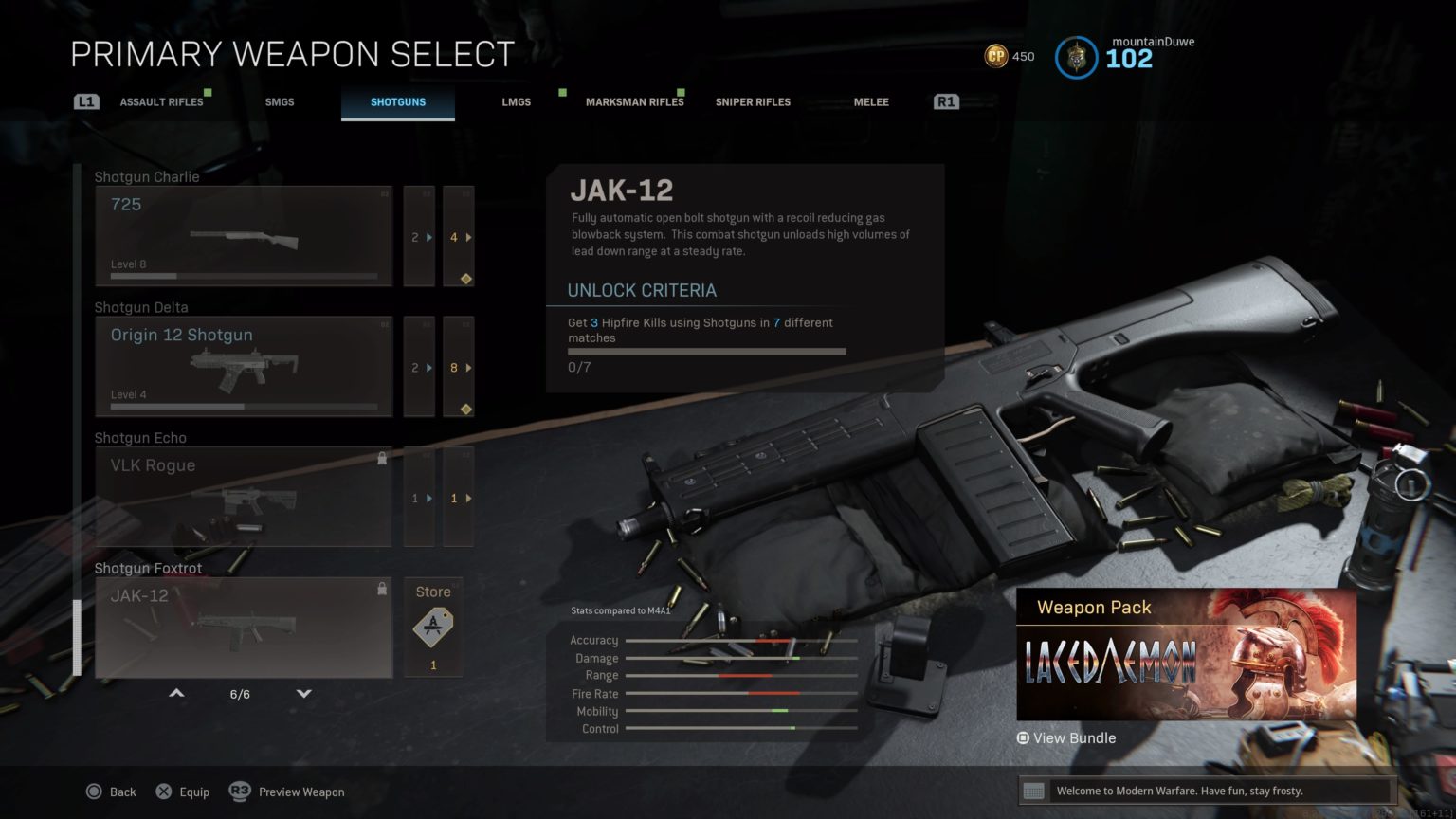Click the gold diamond icon below the 725 blueprints
The width and height of the screenshot is (1456, 819).
(x=464, y=278)
